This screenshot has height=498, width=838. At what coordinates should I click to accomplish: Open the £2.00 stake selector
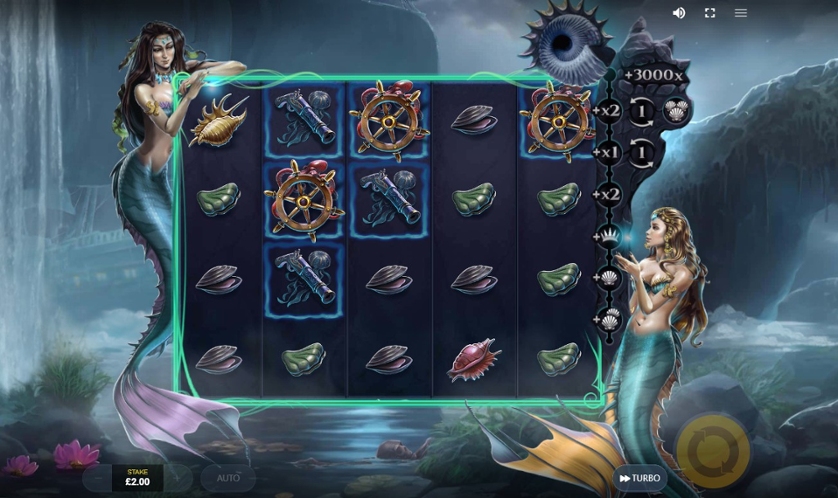point(137,477)
